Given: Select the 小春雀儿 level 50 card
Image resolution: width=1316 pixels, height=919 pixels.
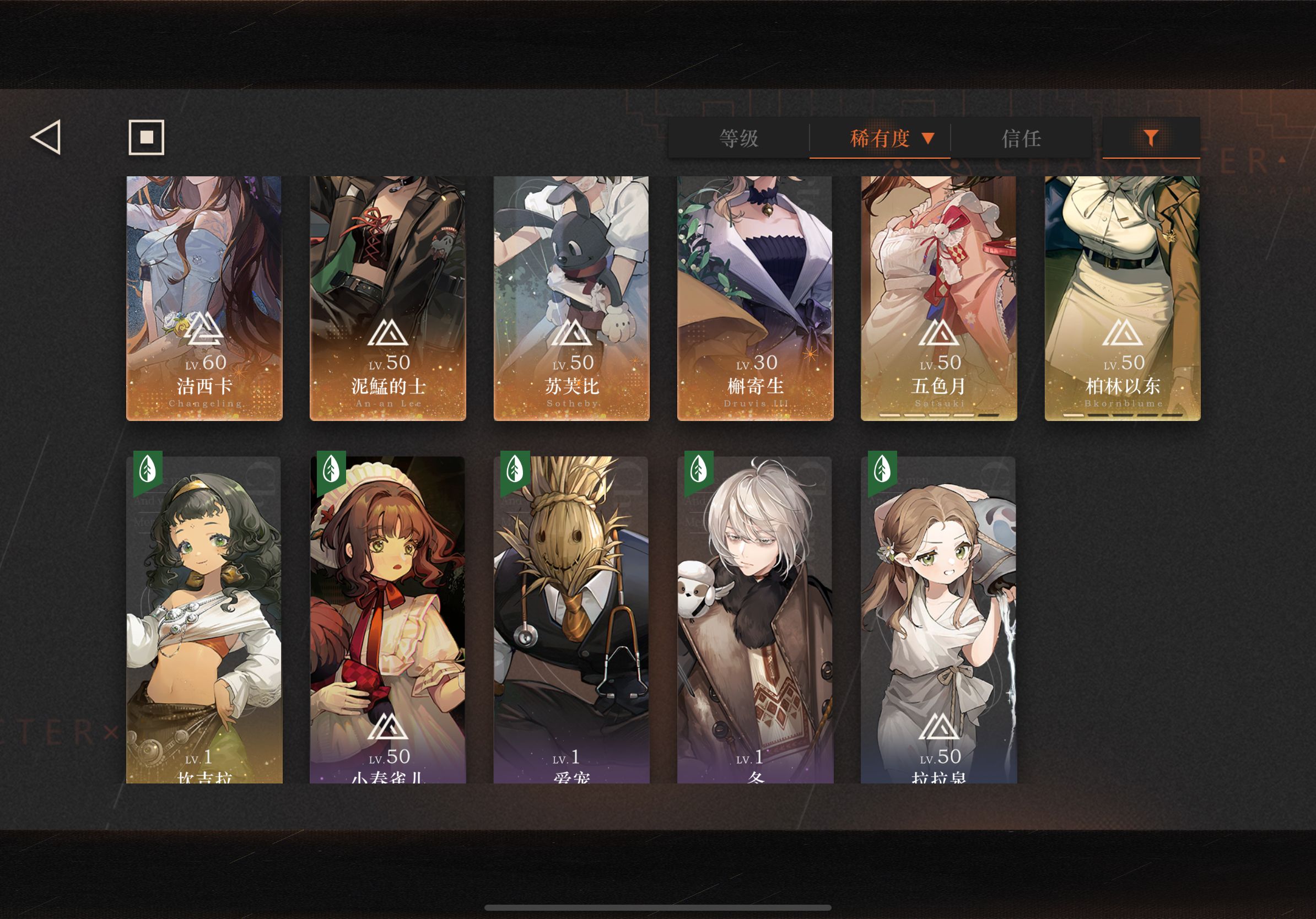Looking at the screenshot, I should tap(388, 619).
